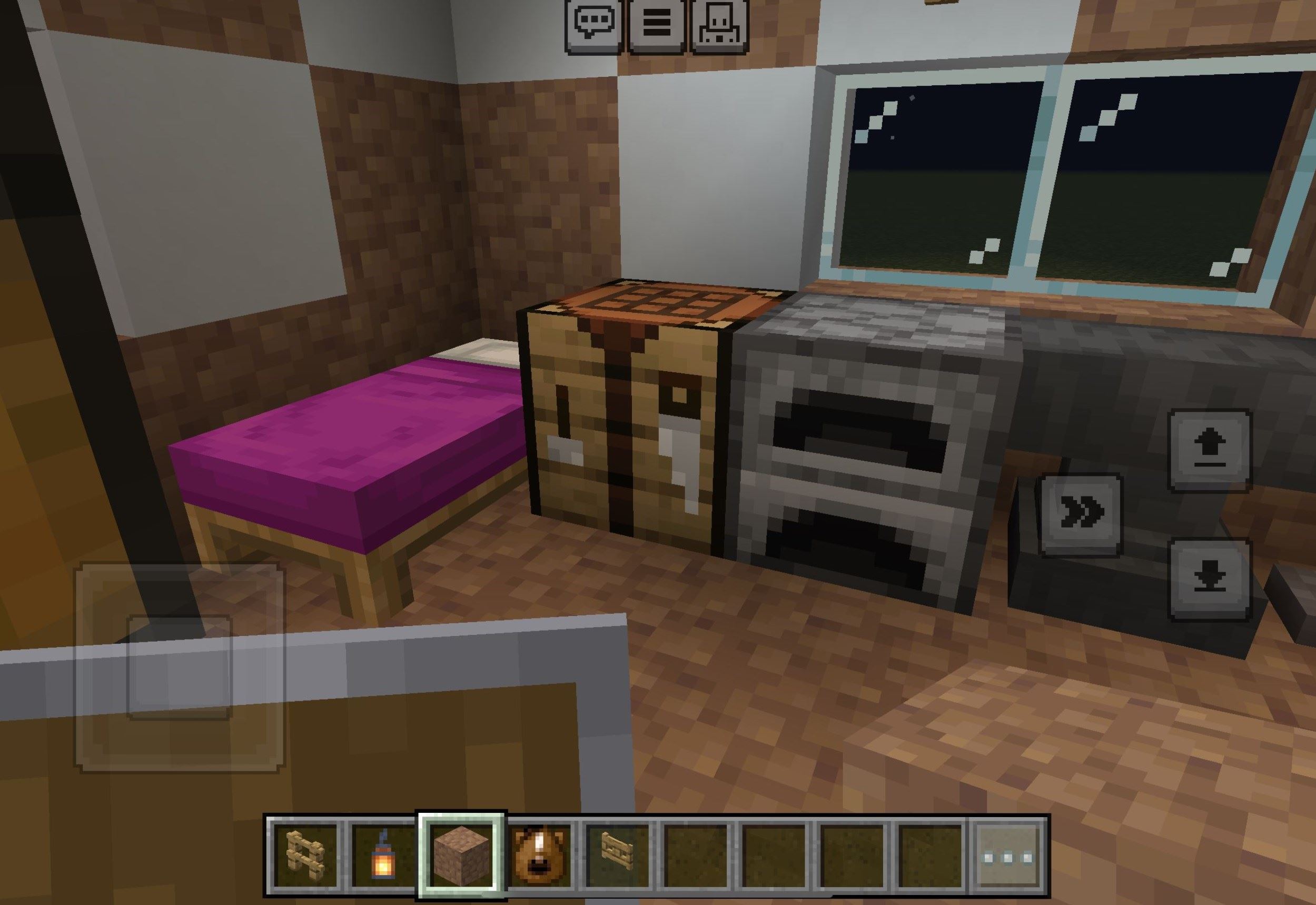
Task: Select the wooden fence hotbar slot
Action: click(305, 856)
